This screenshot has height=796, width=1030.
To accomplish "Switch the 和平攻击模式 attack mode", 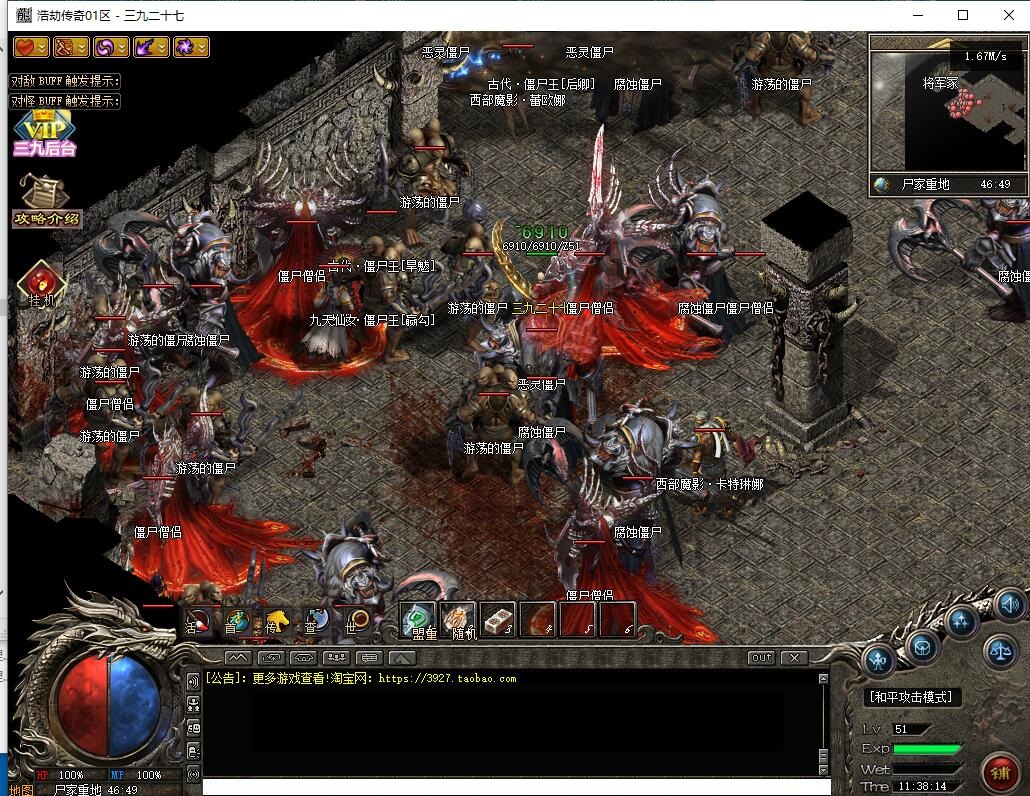I will pos(910,697).
